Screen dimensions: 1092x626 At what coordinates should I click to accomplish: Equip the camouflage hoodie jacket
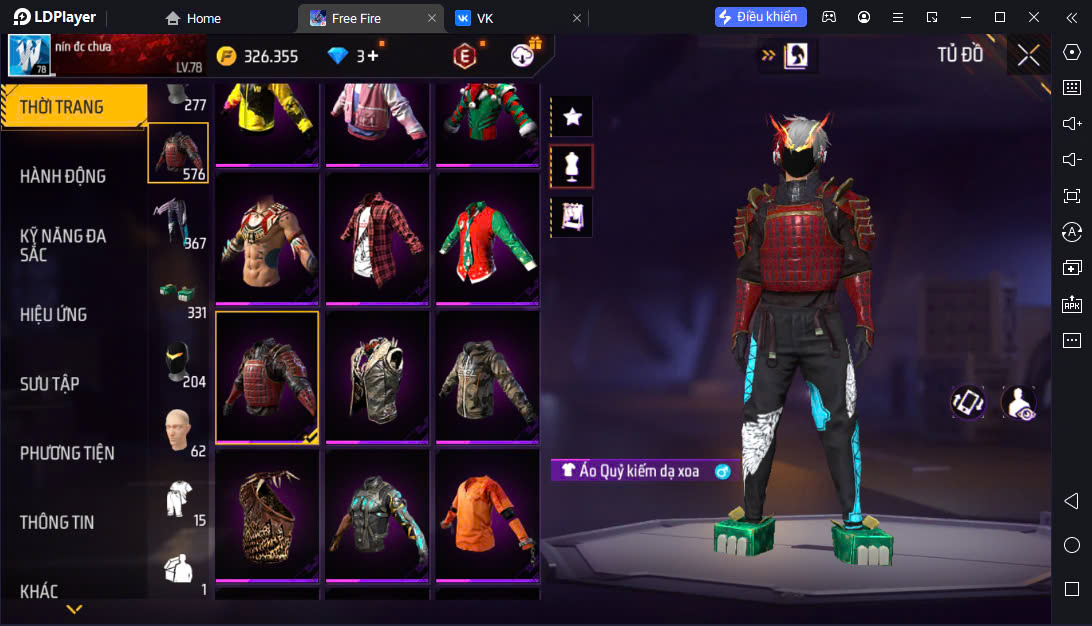(487, 376)
